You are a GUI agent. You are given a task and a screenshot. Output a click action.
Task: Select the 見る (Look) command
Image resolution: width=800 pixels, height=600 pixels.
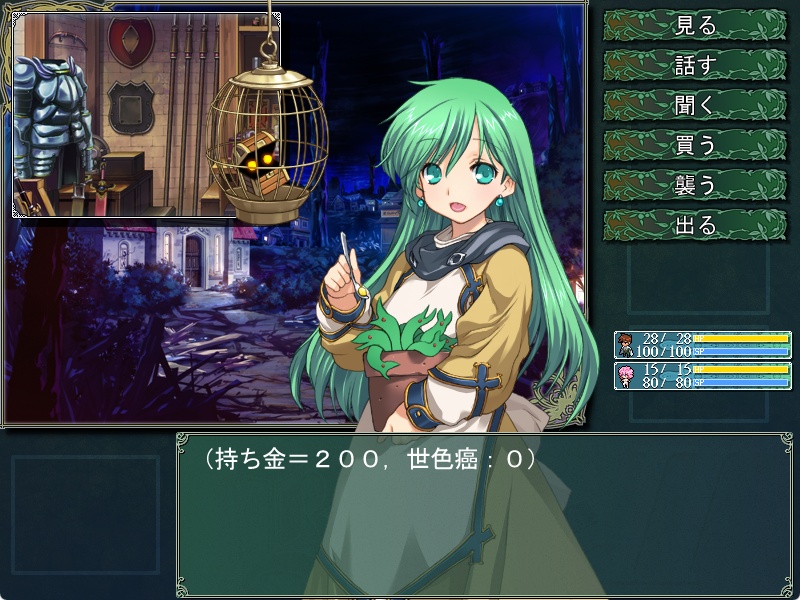coord(696,25)
